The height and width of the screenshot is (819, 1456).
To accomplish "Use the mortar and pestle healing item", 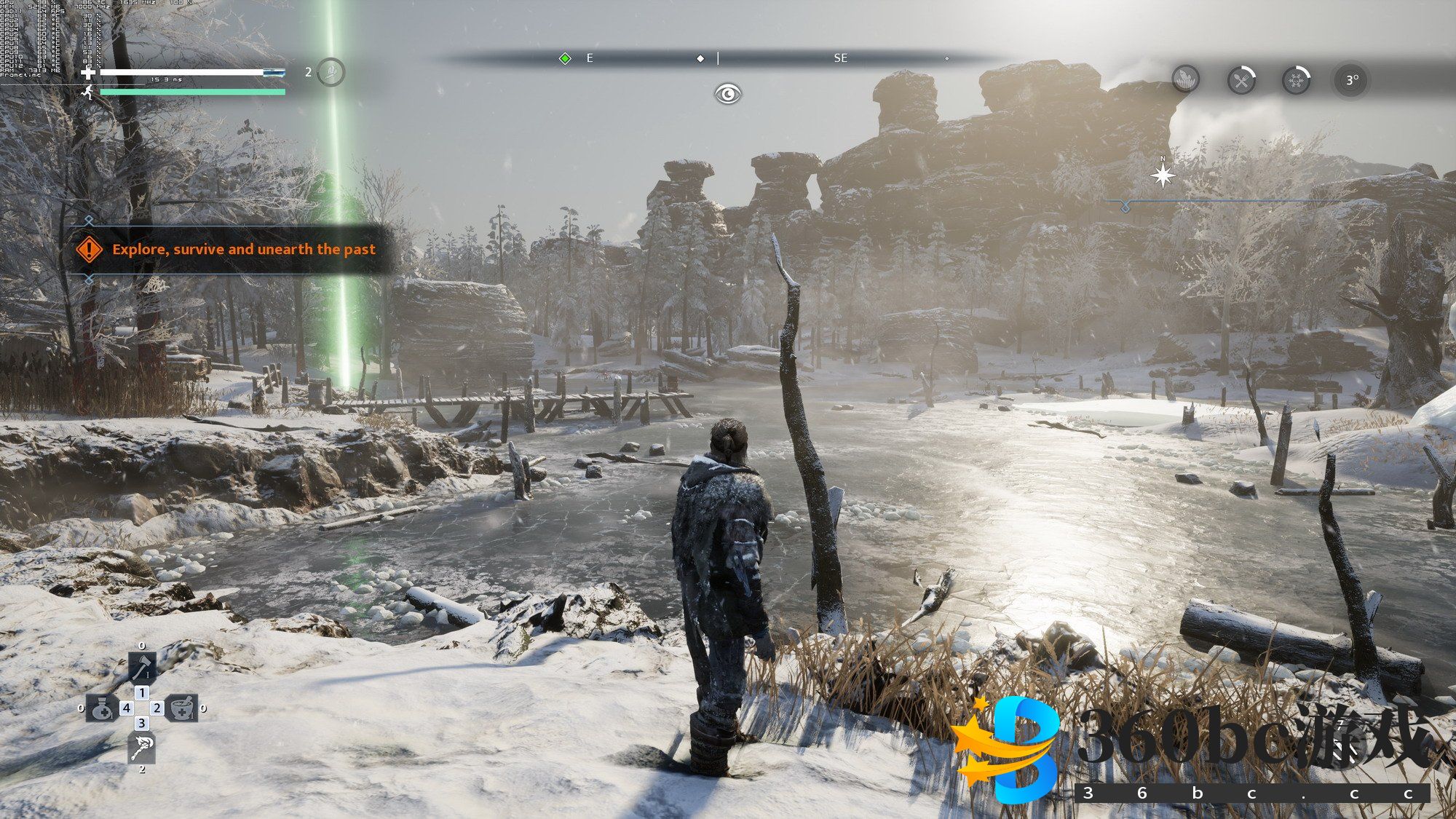I will [x=181, y=708].
